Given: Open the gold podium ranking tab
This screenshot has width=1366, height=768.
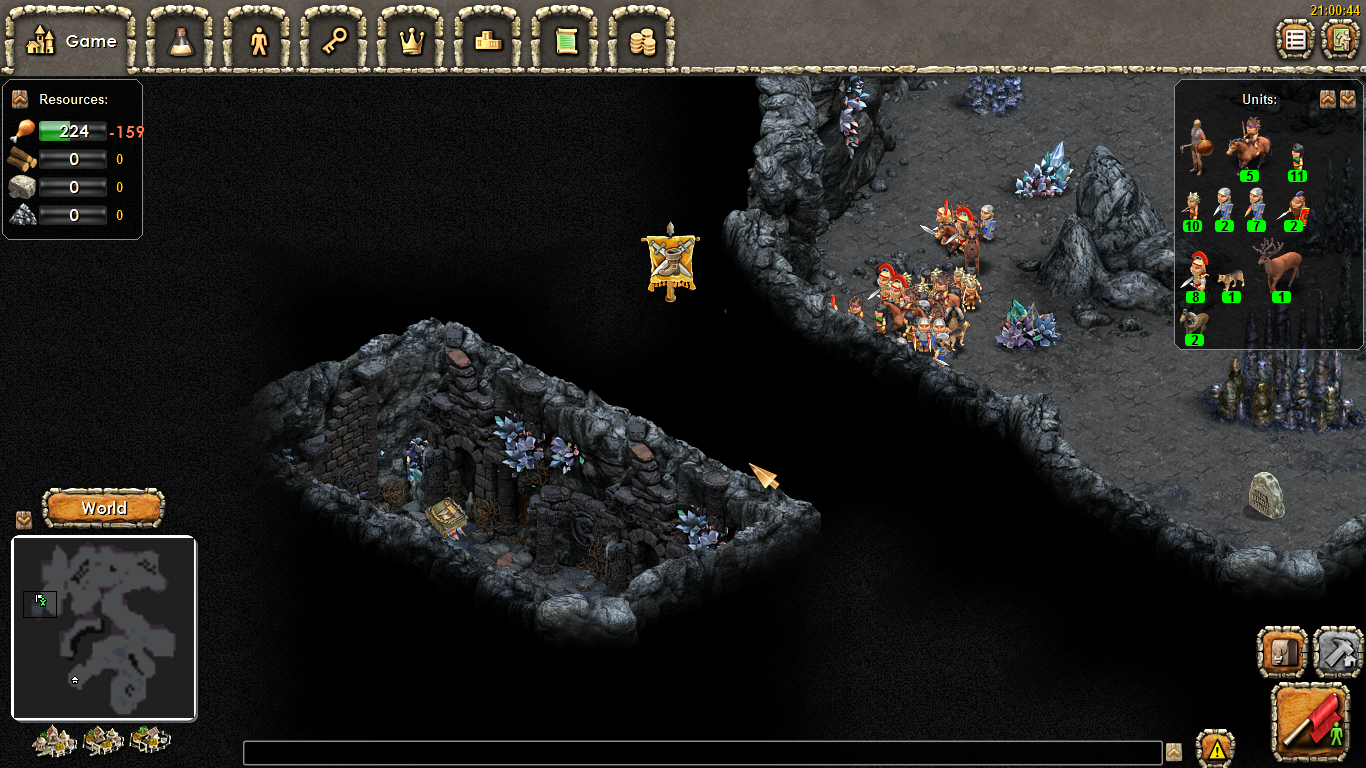Looking at the screenshot, I should pyautogui.click(x=489, y=41).
